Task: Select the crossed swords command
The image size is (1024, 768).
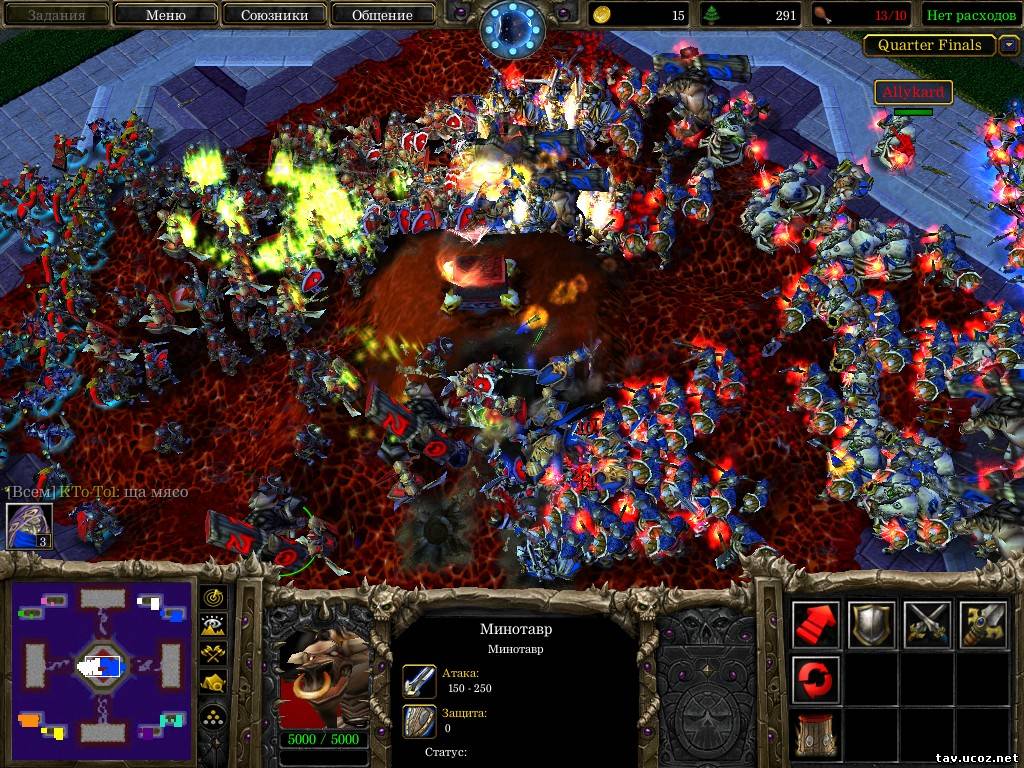Action: pos(926,624)
